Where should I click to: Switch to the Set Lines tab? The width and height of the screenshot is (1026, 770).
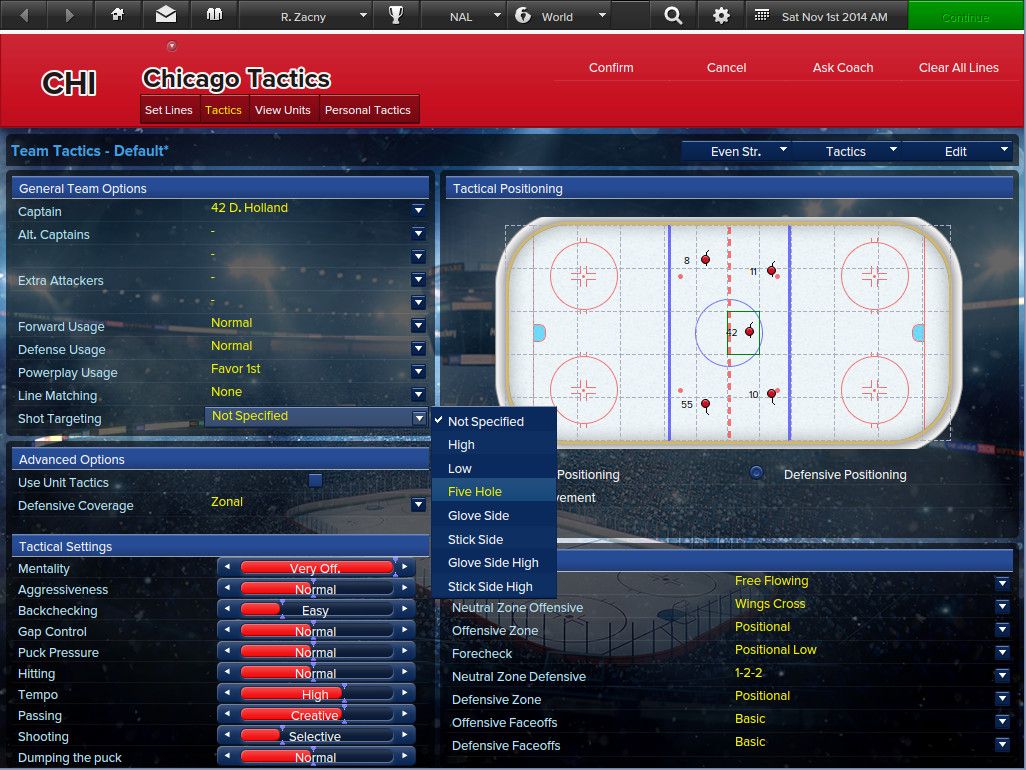168,110
